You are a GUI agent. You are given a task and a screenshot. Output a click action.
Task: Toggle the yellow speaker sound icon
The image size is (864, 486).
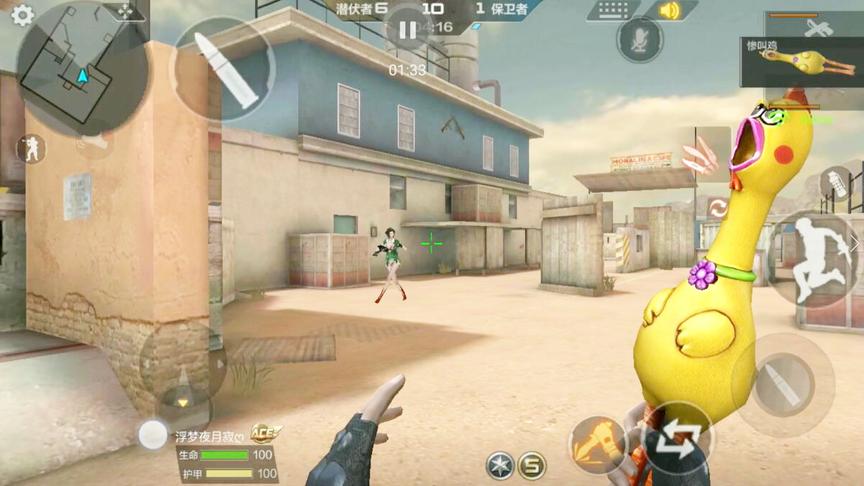click(669, 11)
